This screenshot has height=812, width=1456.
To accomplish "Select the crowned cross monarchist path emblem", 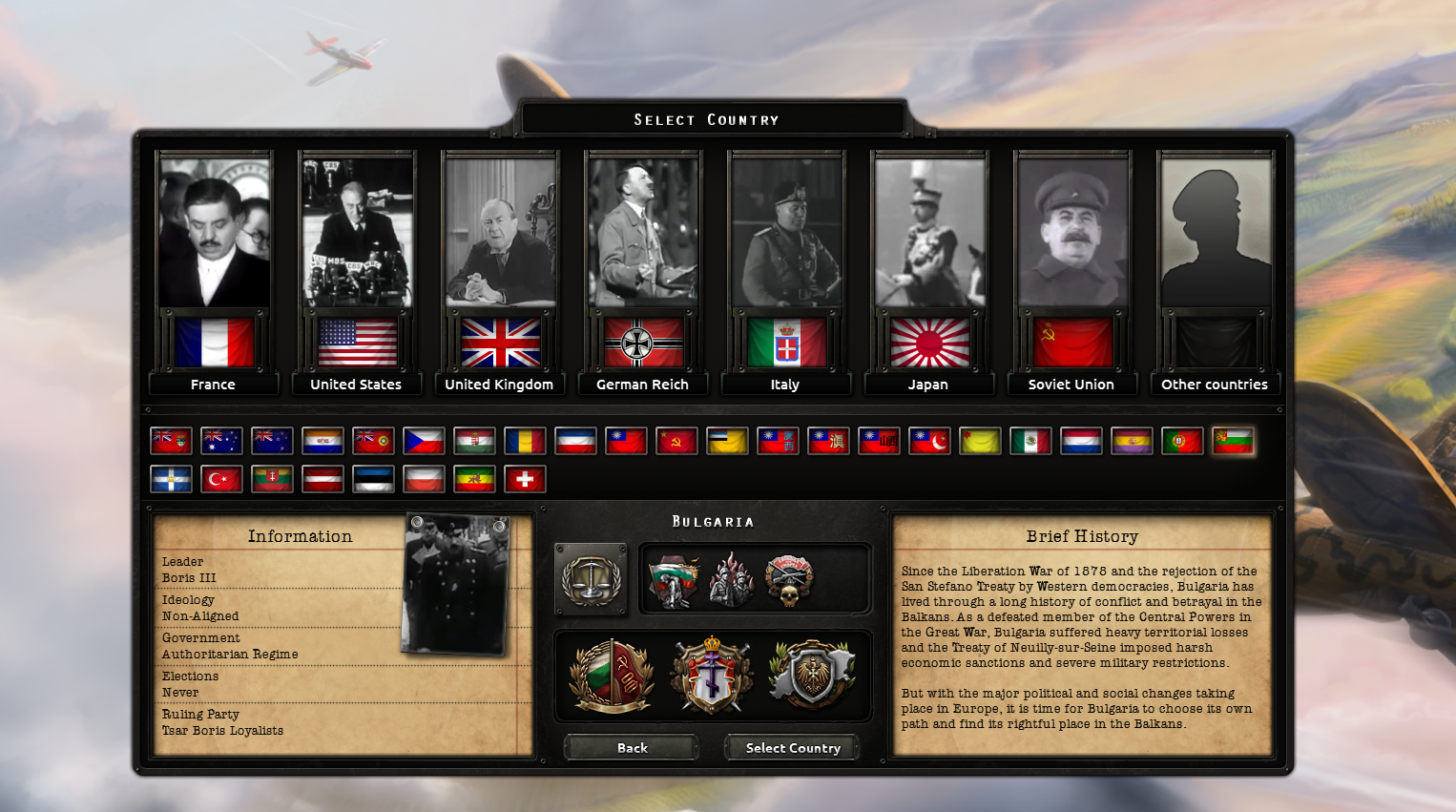I will pos(710,676).
